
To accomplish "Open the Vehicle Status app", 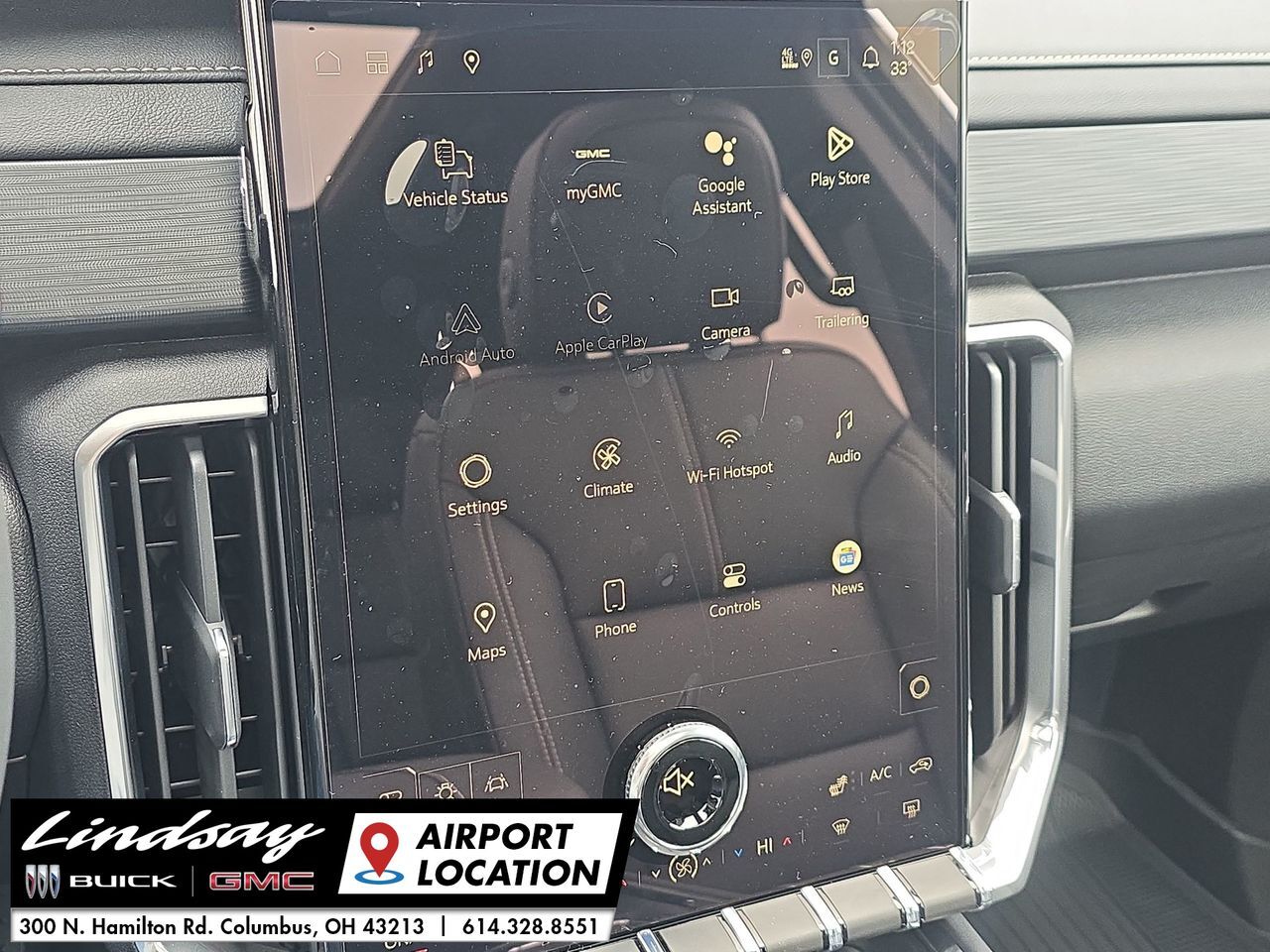I will tap(455, 167).
